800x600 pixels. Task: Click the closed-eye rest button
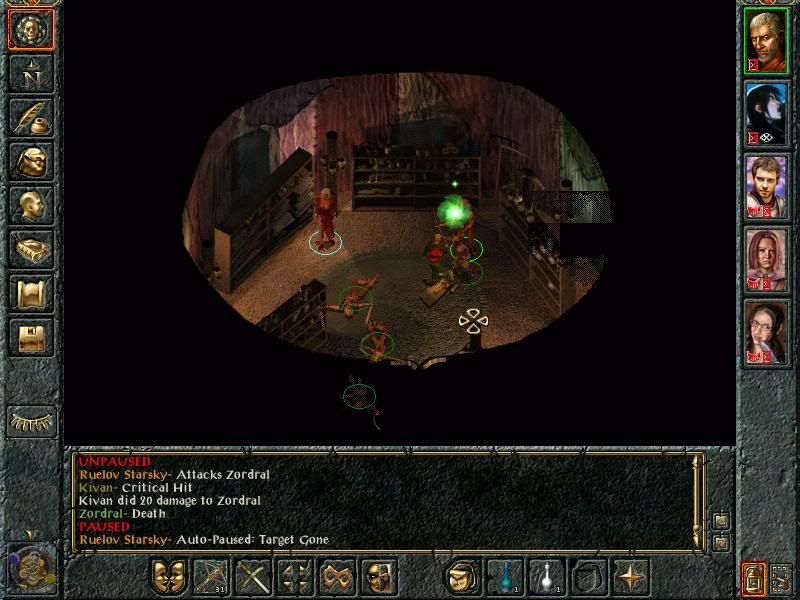coord(31,421)
